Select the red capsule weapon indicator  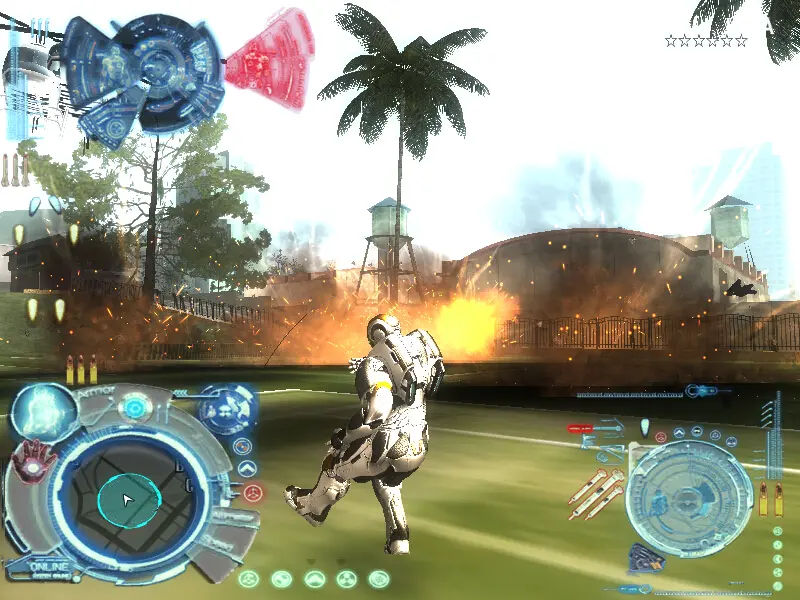pyautogui.click(x=581, y=428)
